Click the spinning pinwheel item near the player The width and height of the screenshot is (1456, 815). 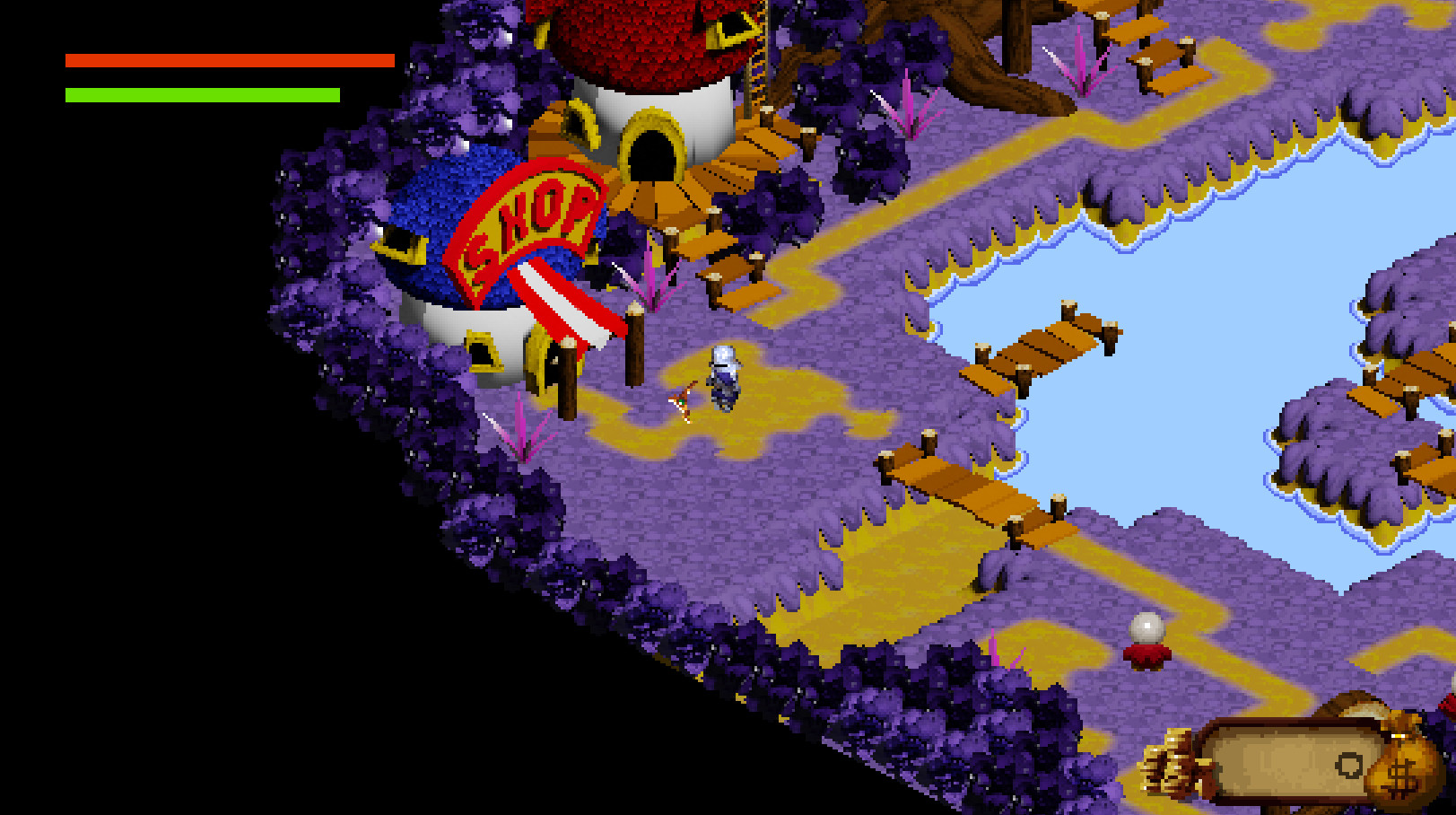point(682,402)
